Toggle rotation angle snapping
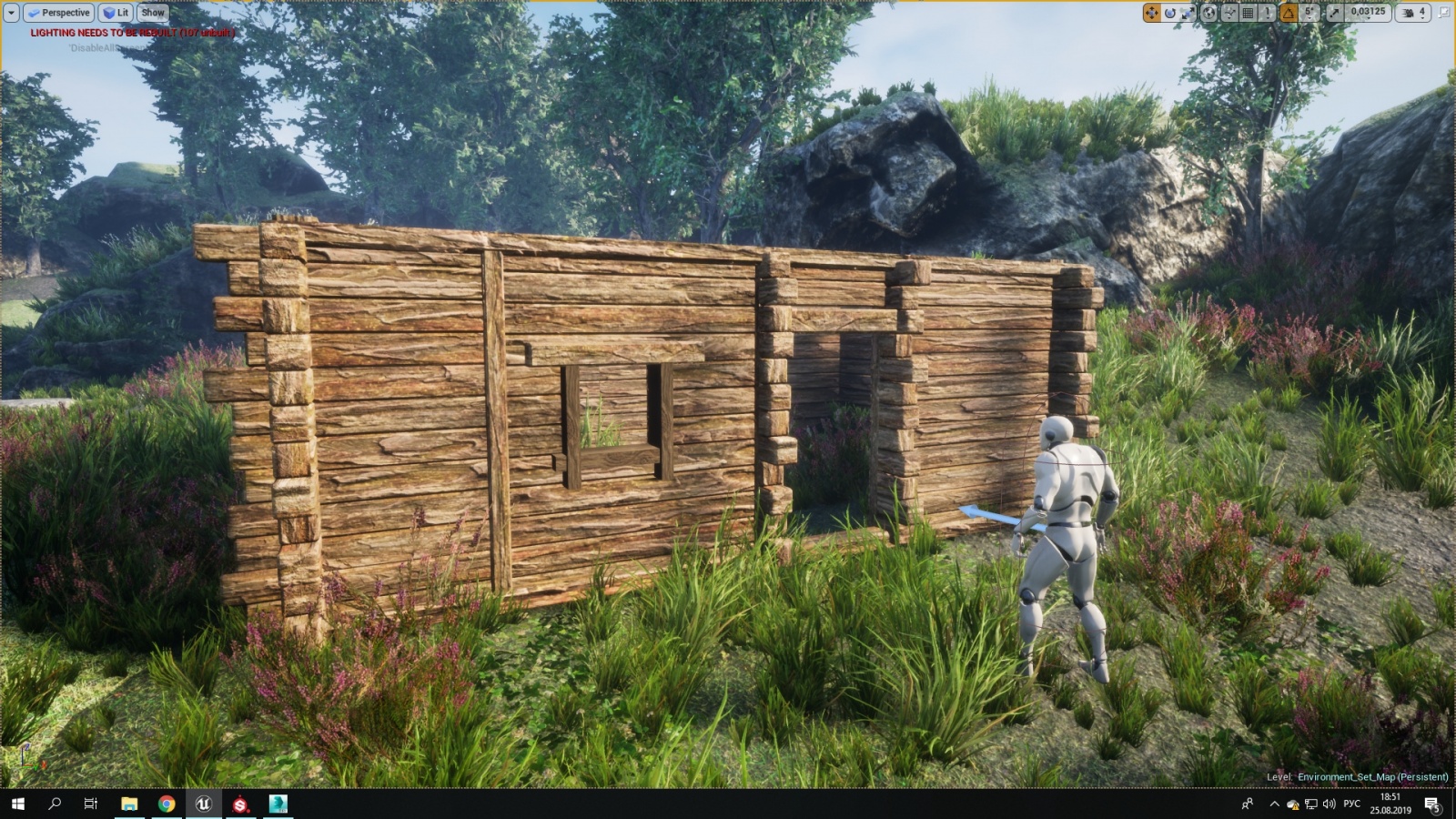Image resolution: width=1456 pixels, height=819 pixels. (1289, 13)
